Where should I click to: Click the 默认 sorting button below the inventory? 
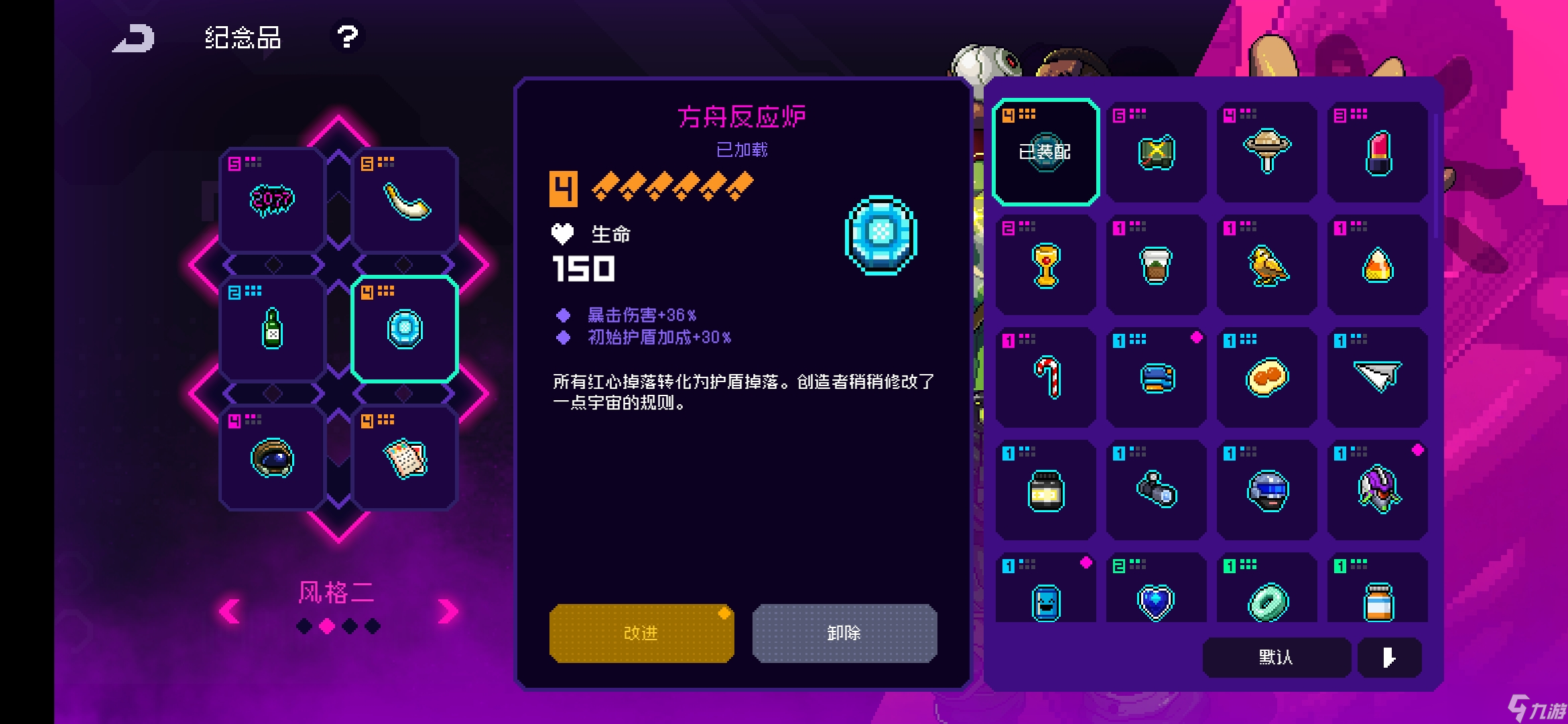click(x=1275, y=658)
